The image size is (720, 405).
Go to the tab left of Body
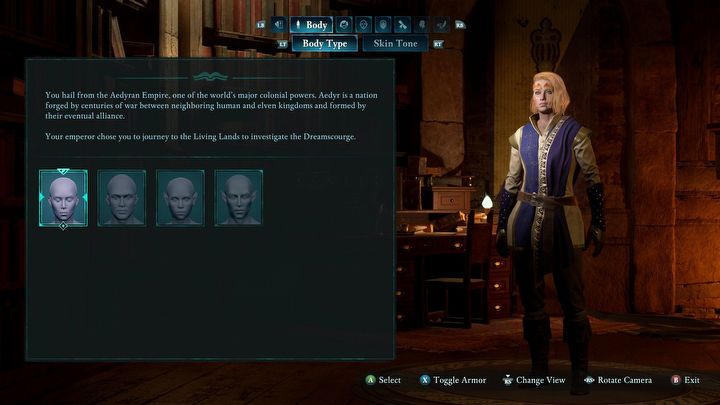click(278, 25)
